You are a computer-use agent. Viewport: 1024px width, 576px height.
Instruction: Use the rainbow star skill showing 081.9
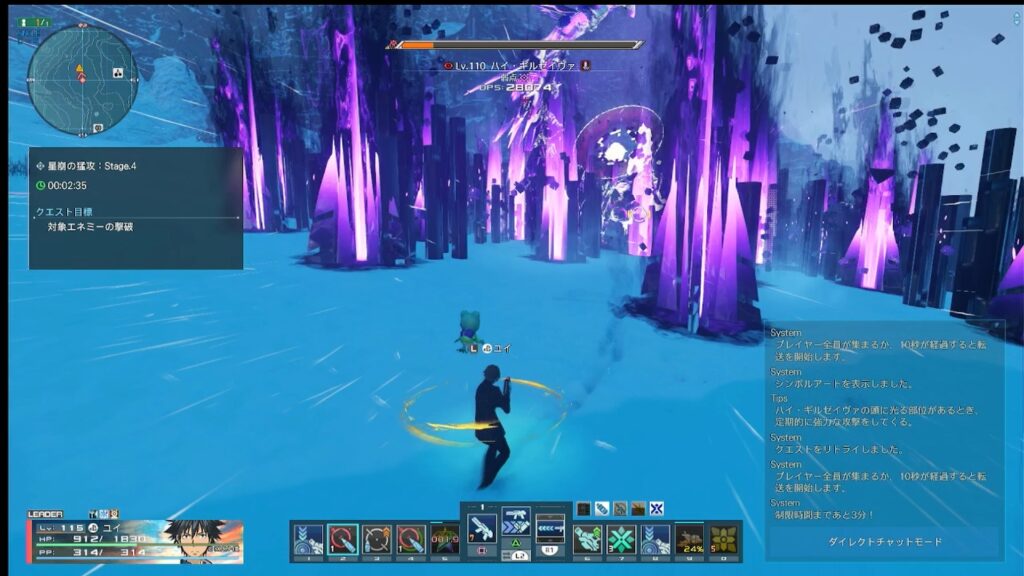[445, 539]
